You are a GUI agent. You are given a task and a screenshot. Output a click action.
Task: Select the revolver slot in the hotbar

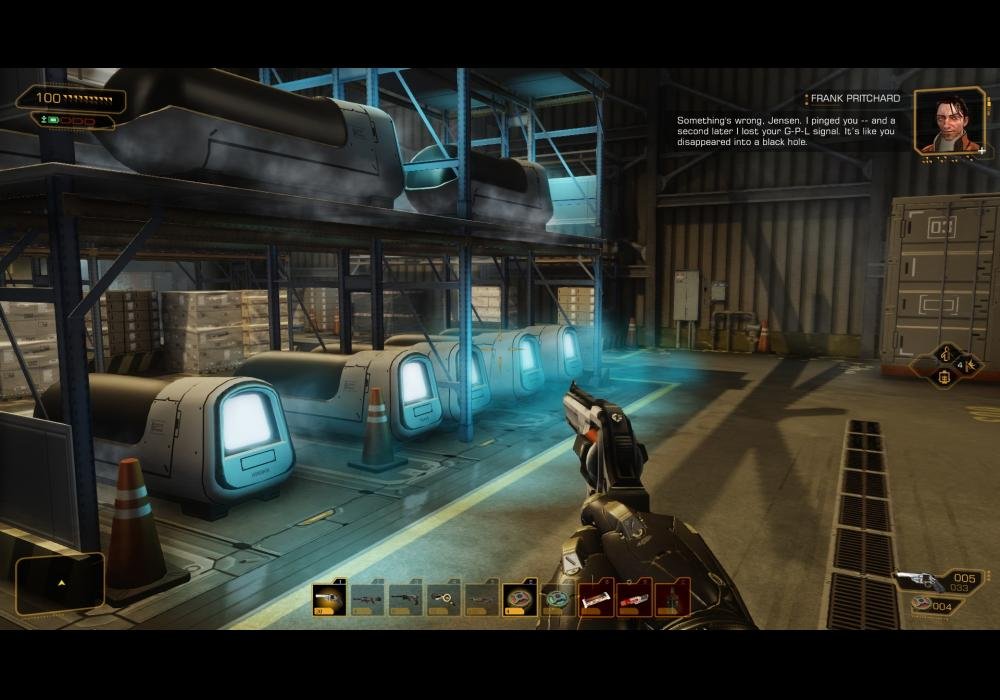329,599
